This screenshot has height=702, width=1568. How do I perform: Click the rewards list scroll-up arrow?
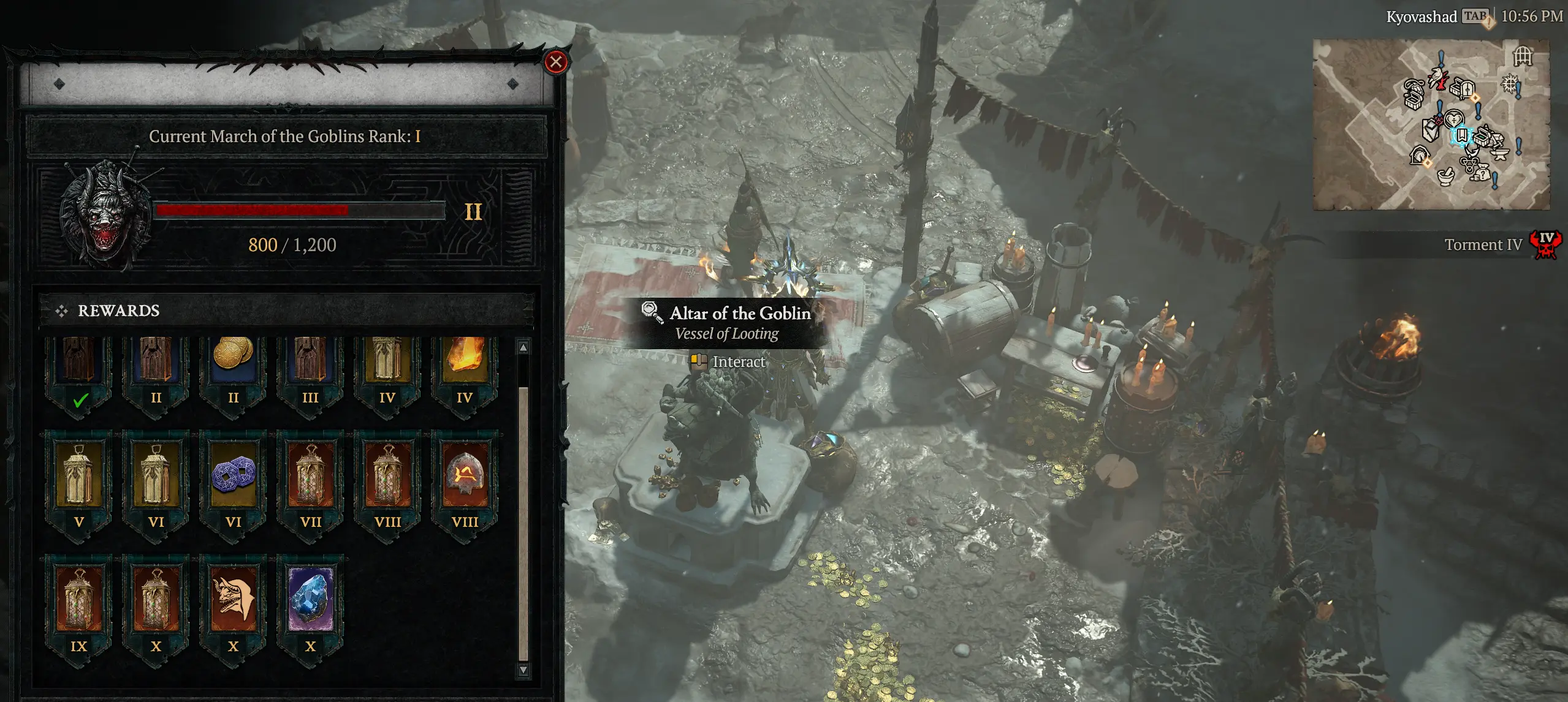click(523, 348)
